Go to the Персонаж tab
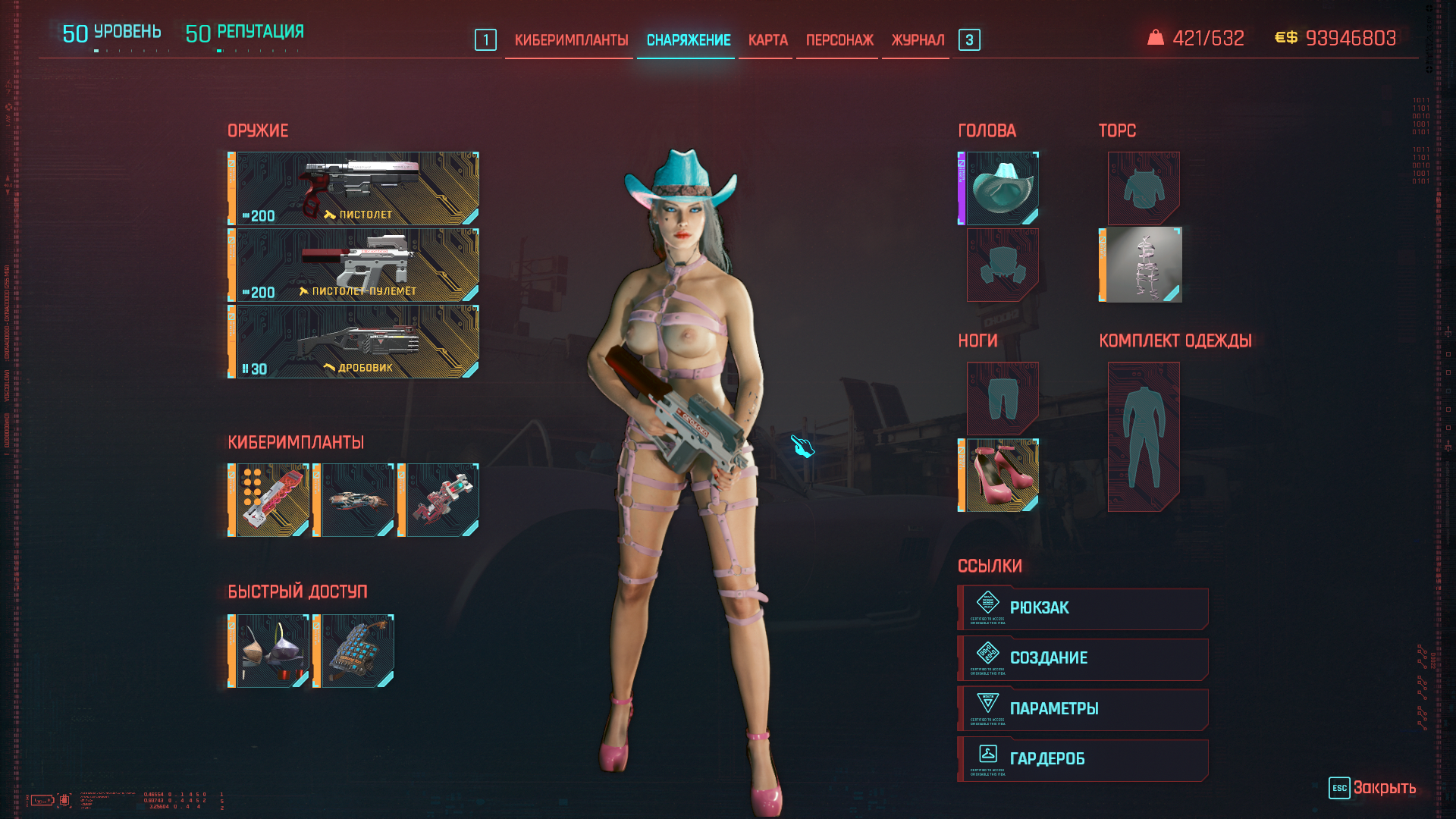 (x=839, y=40)
